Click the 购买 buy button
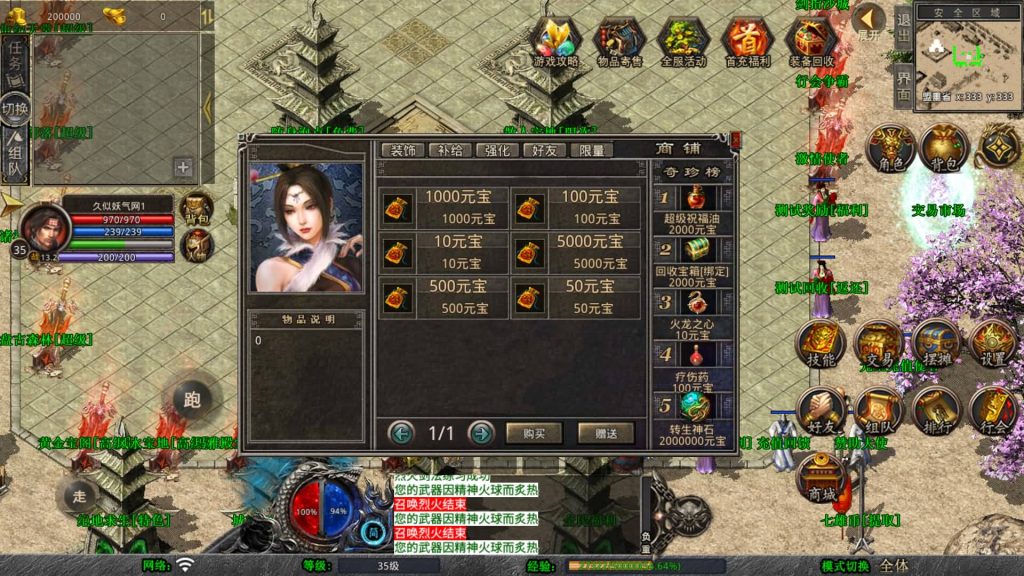This screenshot has width=1024, height=576. click(x=534, y=433)
